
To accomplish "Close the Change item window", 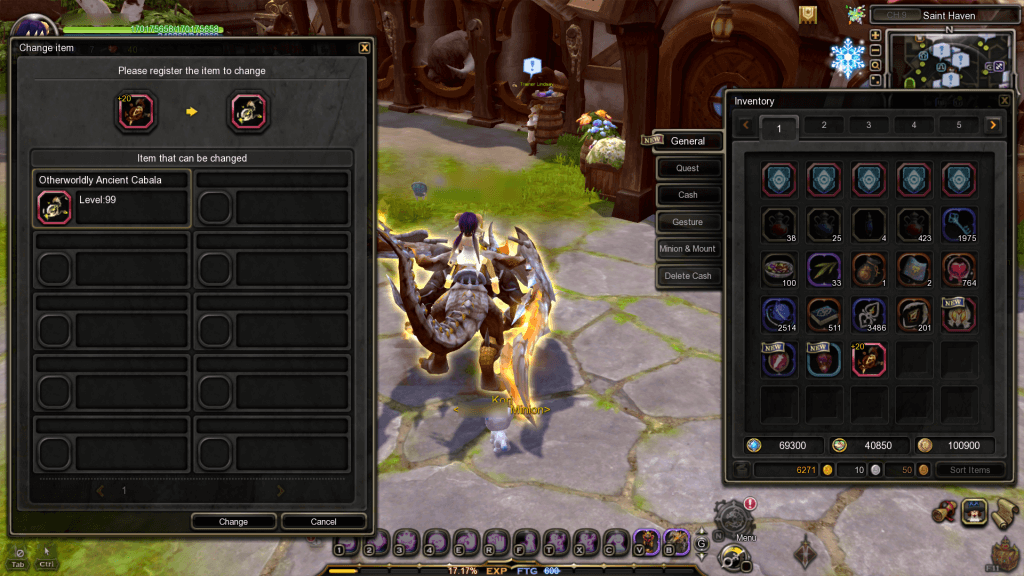I will click(364, 47).
